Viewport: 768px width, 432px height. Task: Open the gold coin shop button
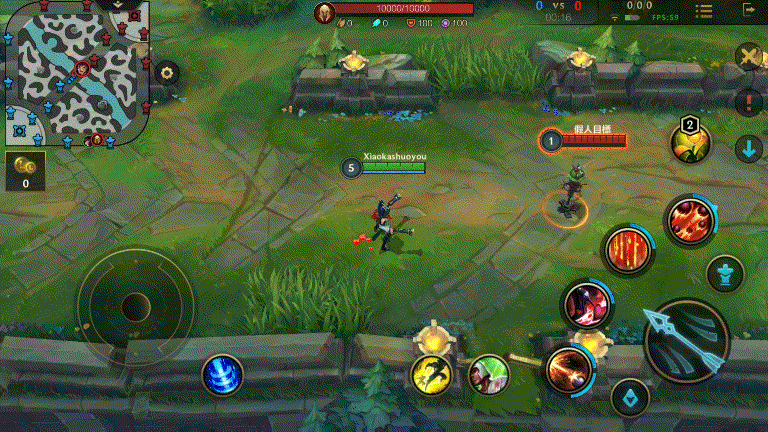click(25, 170)
